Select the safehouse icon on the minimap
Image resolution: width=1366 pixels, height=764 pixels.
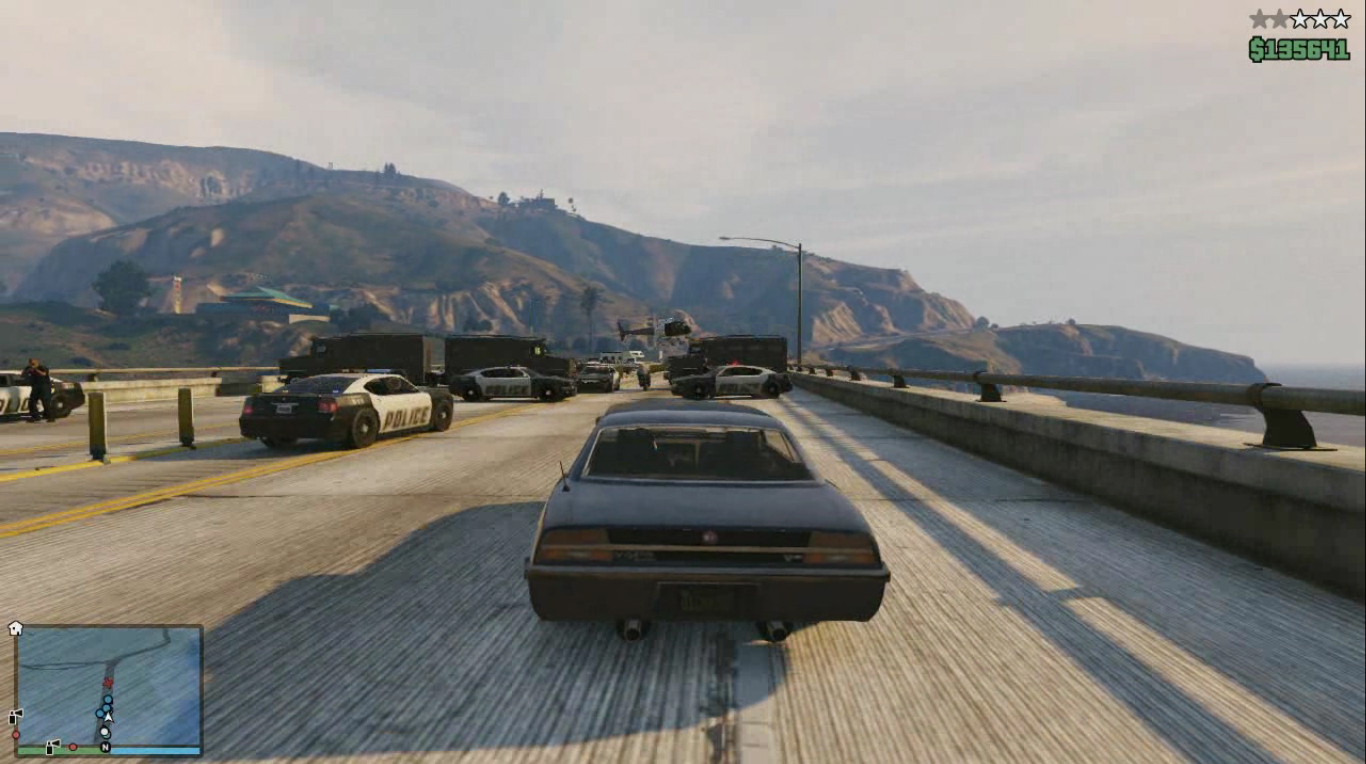pos(15,628)
